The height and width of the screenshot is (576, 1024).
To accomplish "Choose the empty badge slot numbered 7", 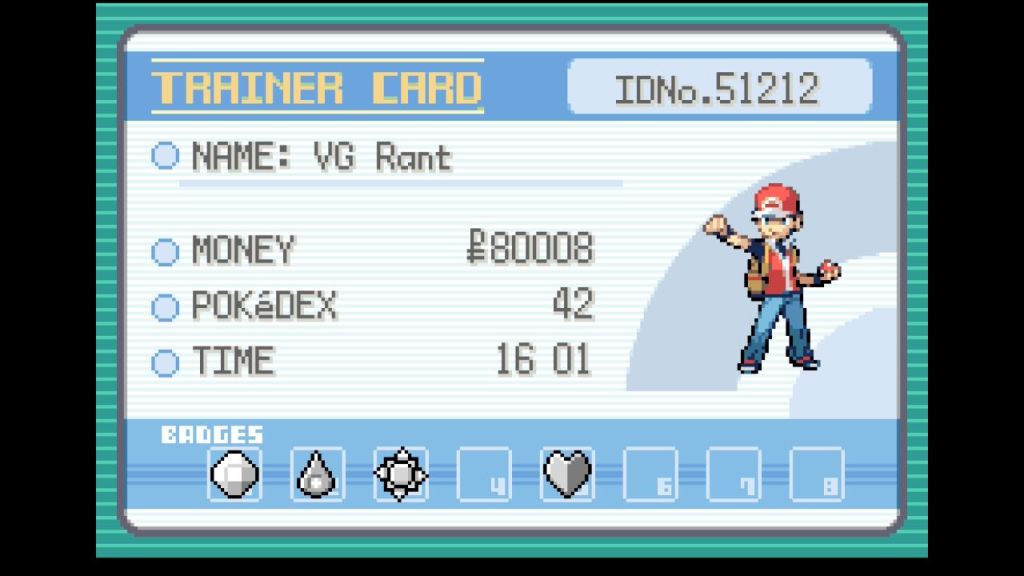I will pyautogui.click(x=733, y=474).
